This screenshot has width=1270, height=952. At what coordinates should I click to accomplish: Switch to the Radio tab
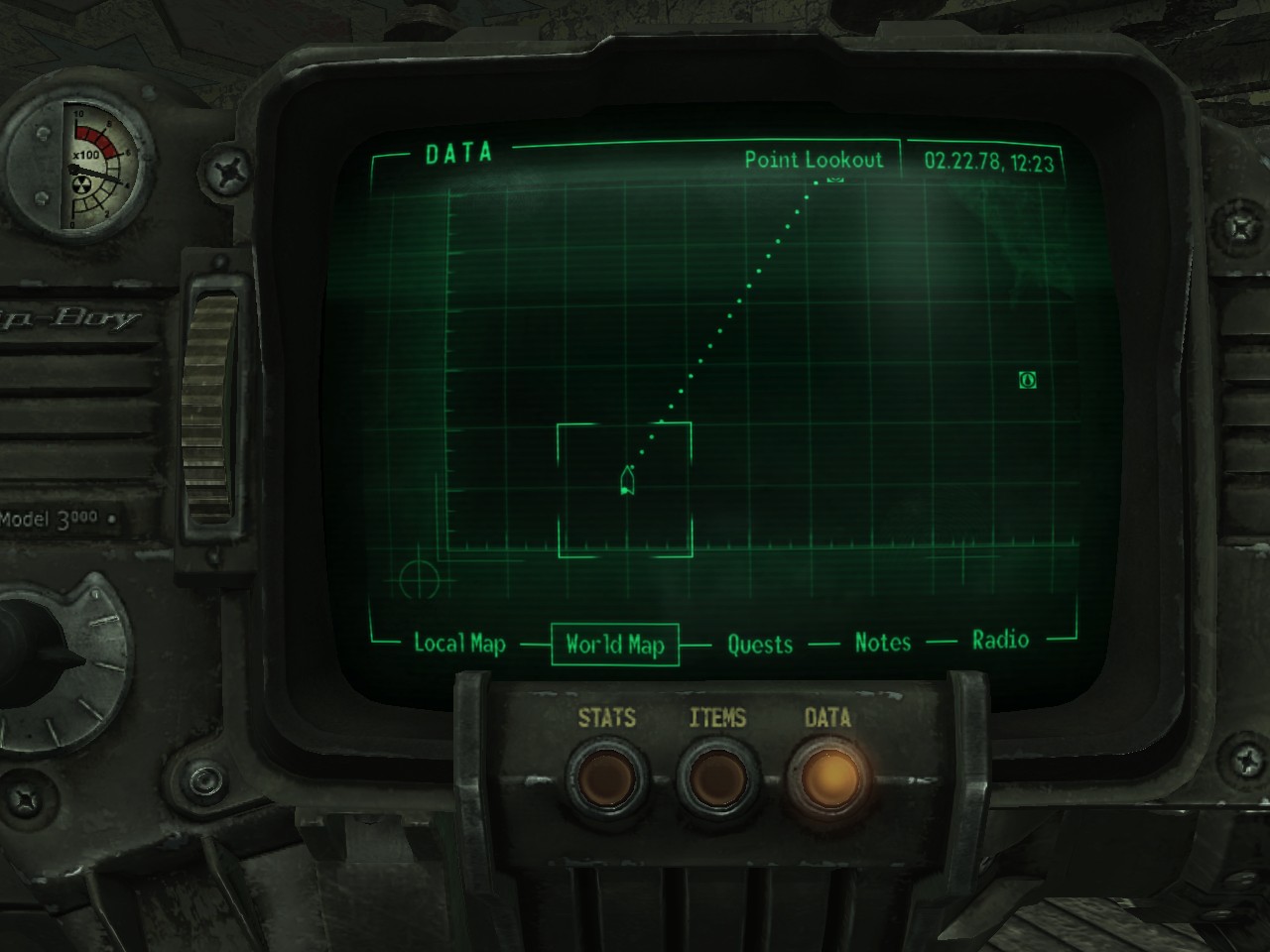pos(1000,640)
